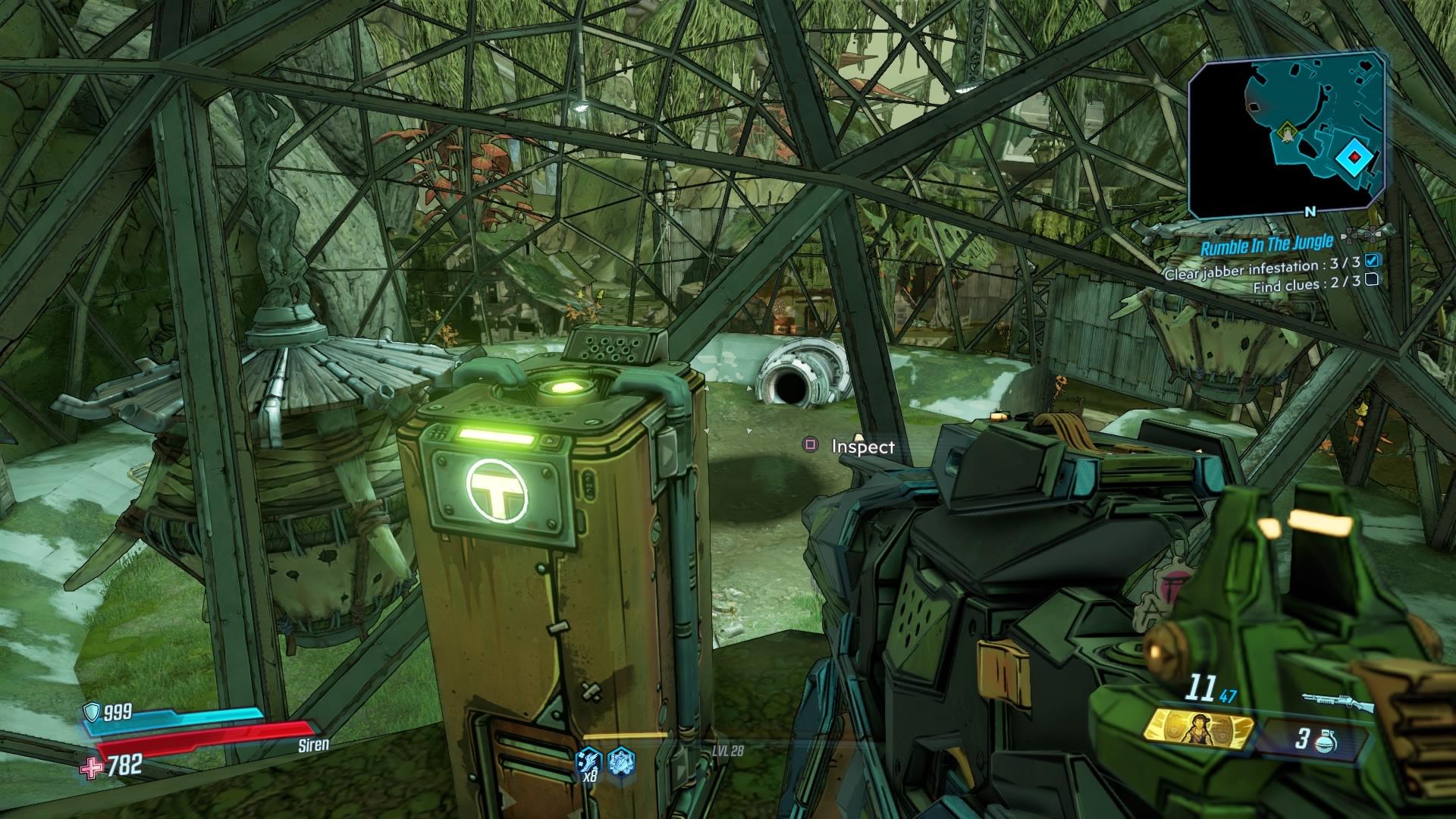Screen dimensions: 1456x819
Task: Click the Inspect prompt
Action: (x=863, y=447)
